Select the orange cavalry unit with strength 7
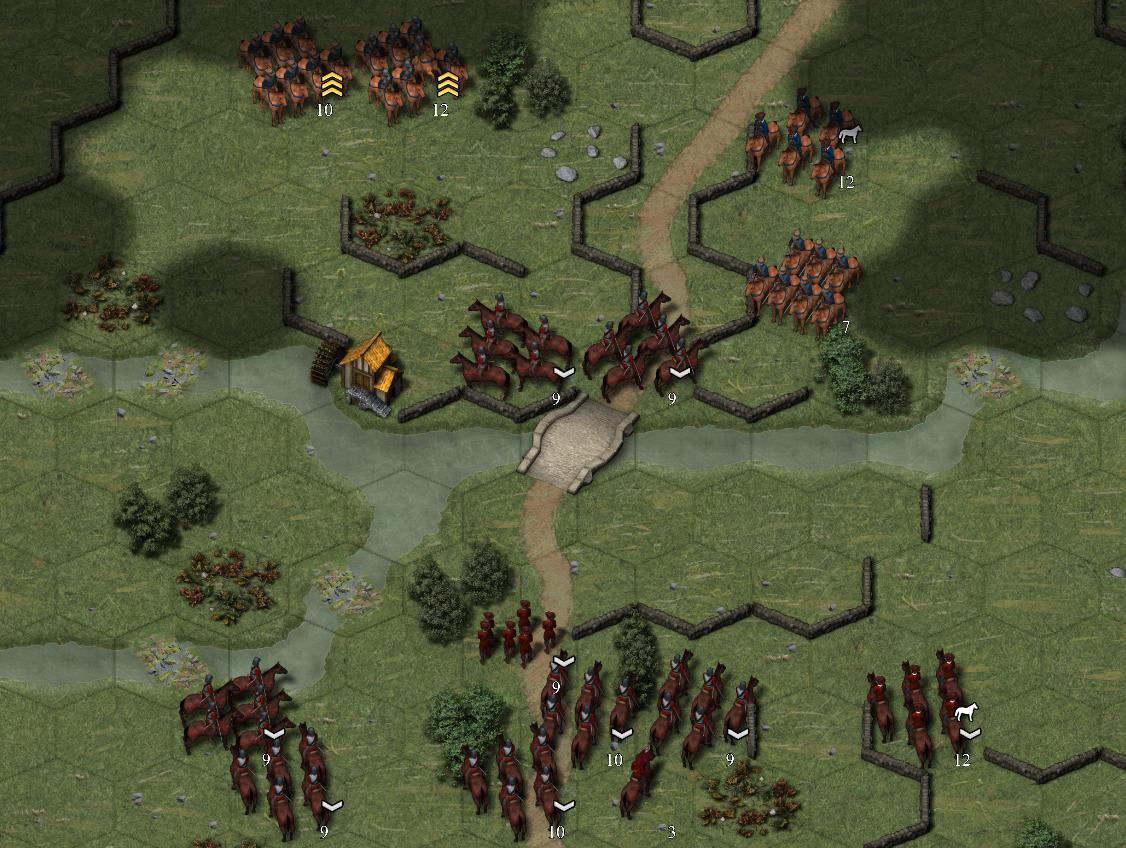 point(801,283)
